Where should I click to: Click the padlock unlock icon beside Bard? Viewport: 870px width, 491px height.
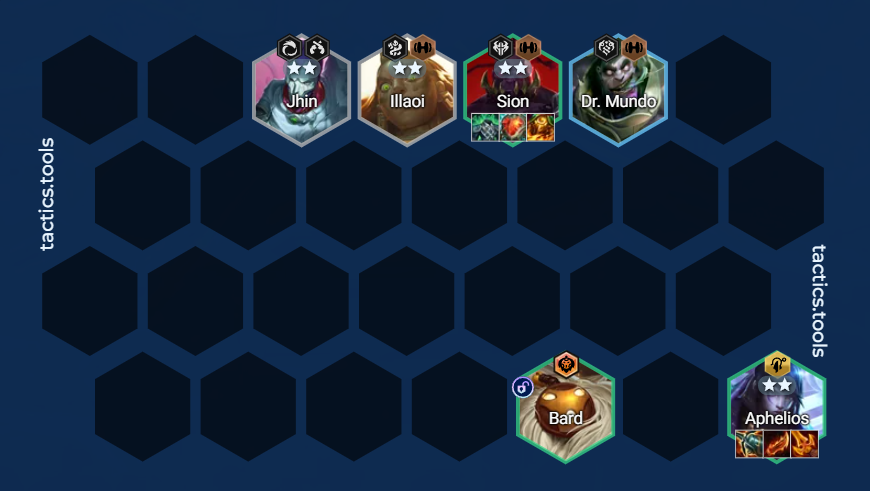click(522, 387)
